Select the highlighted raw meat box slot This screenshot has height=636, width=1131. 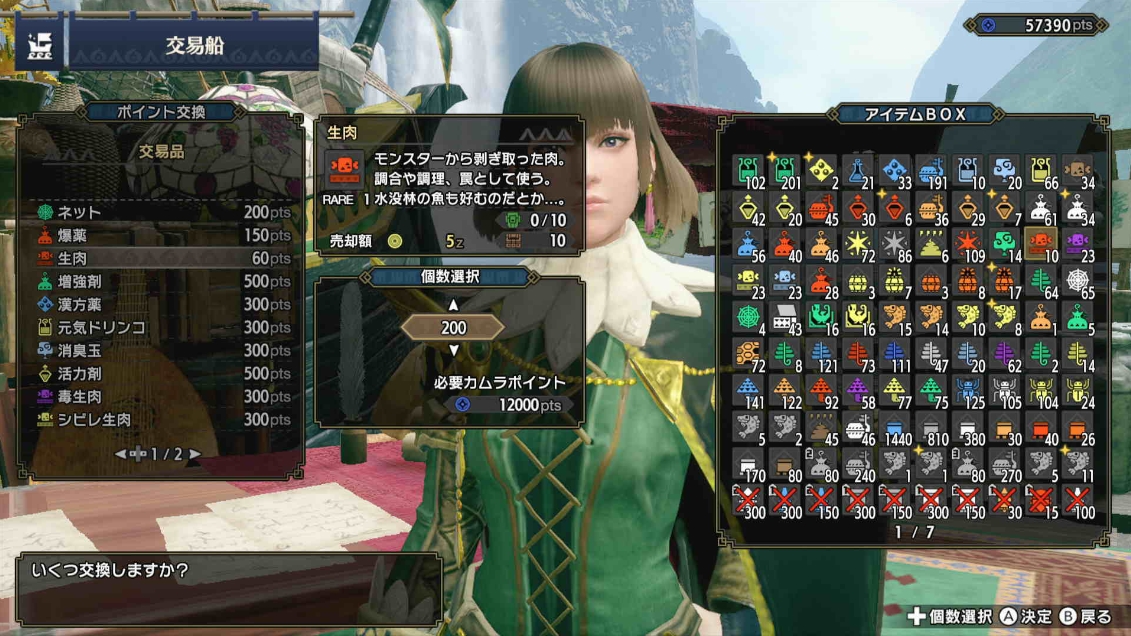1040,244
